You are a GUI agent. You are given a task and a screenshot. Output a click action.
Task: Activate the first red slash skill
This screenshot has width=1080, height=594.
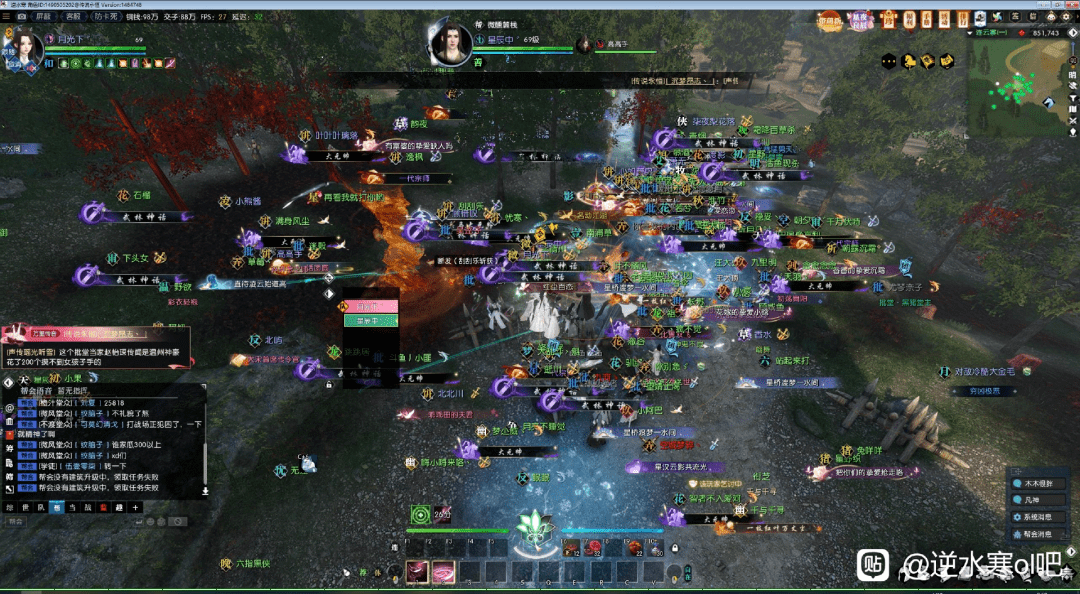pos(417,571)
